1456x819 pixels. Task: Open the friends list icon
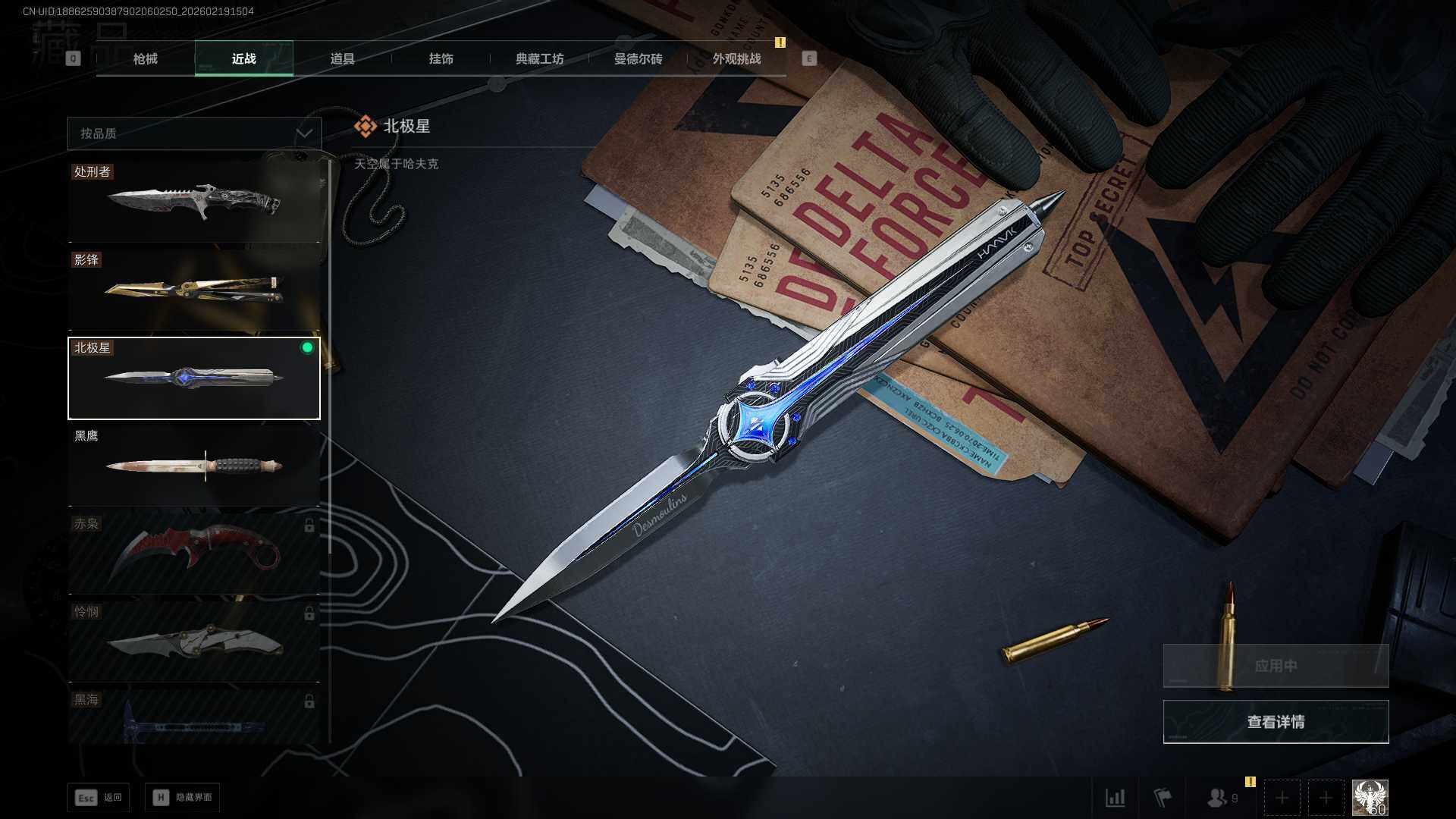(1218, 798)
